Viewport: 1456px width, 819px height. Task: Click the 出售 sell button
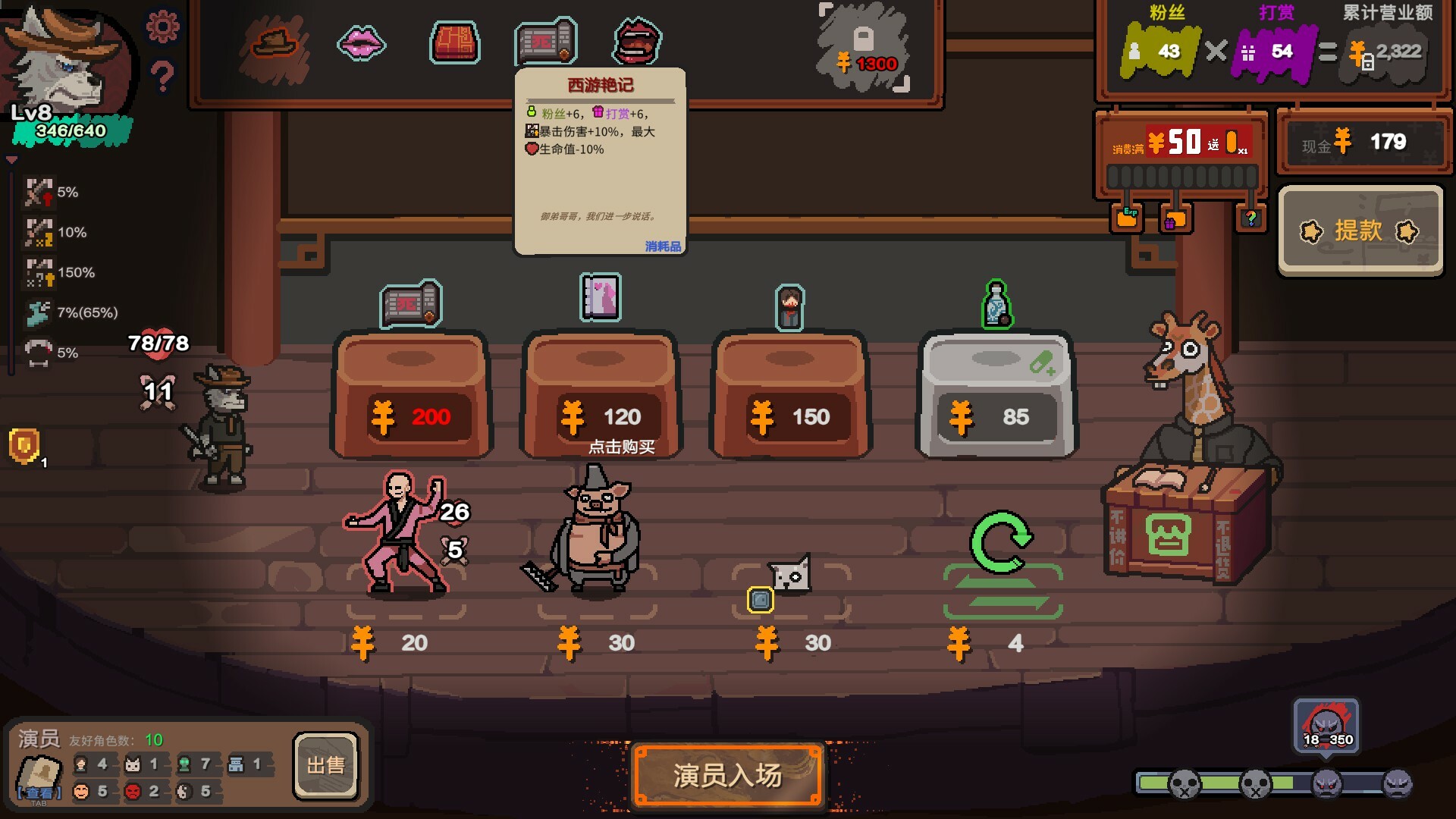pos(325,766)
